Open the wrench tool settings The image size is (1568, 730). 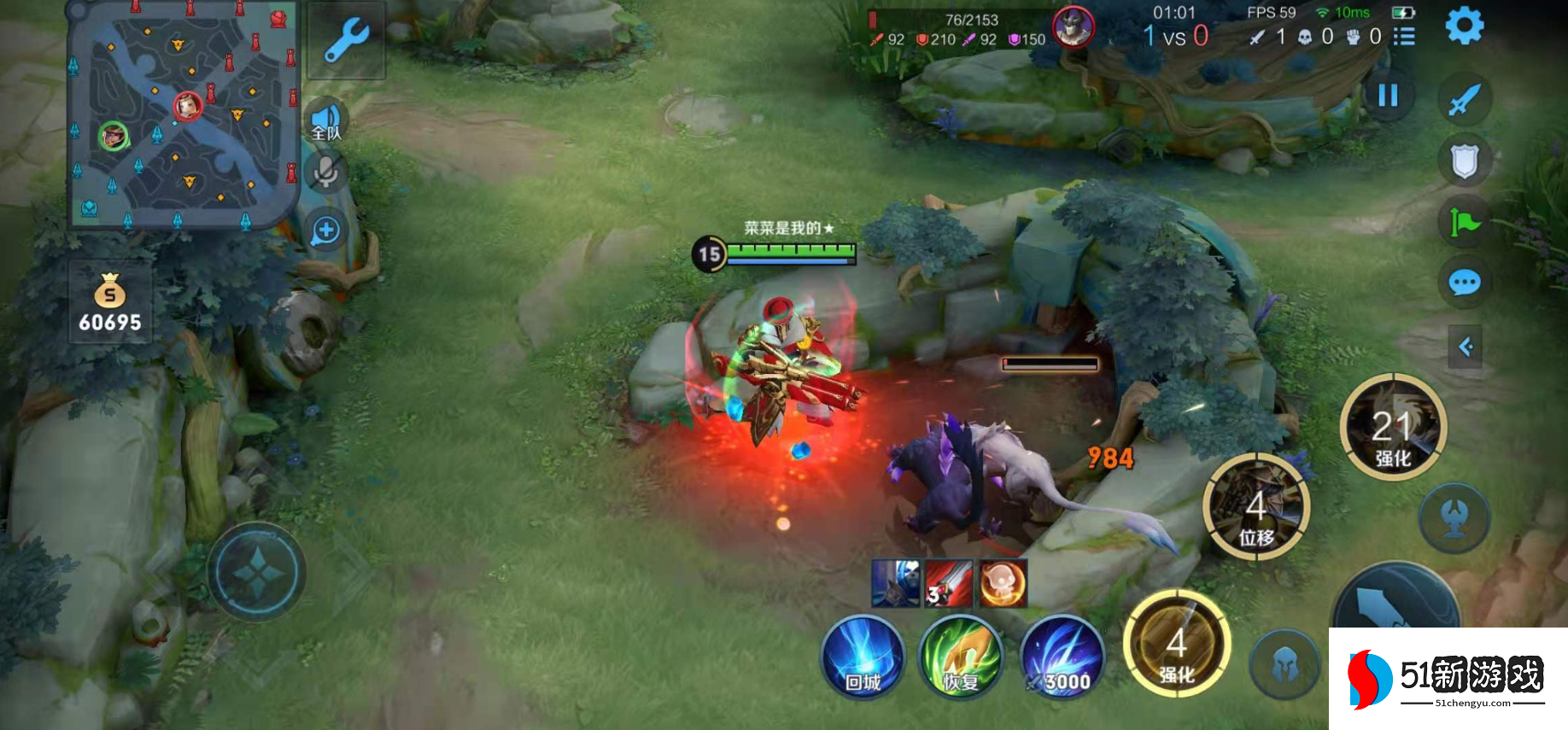point(346,41)
